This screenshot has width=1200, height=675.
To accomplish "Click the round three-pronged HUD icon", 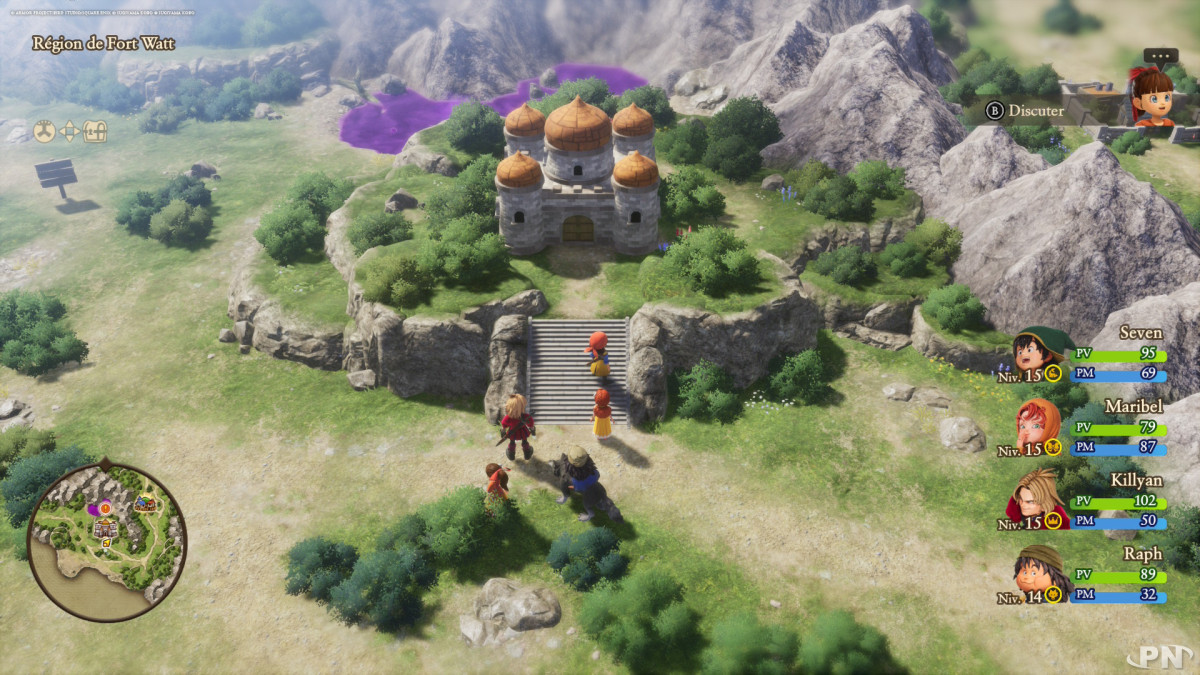I will 44,131.
